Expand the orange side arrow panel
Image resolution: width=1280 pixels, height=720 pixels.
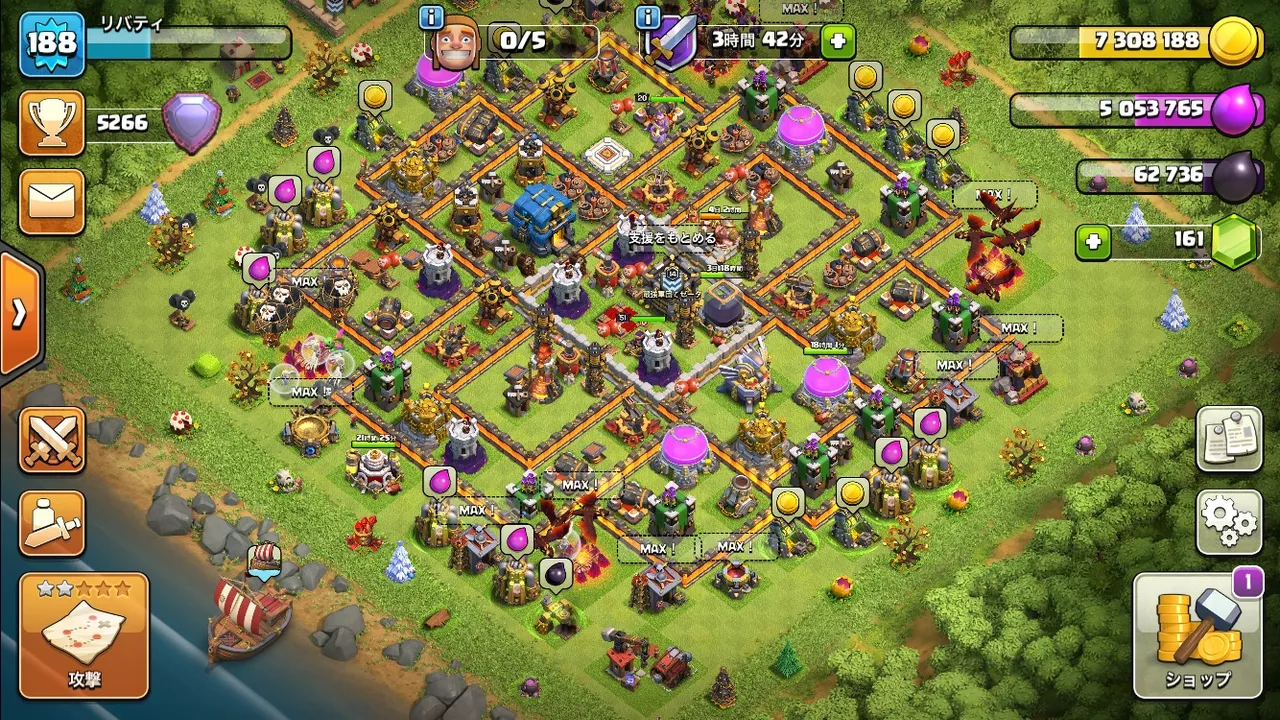pos(19,314)
